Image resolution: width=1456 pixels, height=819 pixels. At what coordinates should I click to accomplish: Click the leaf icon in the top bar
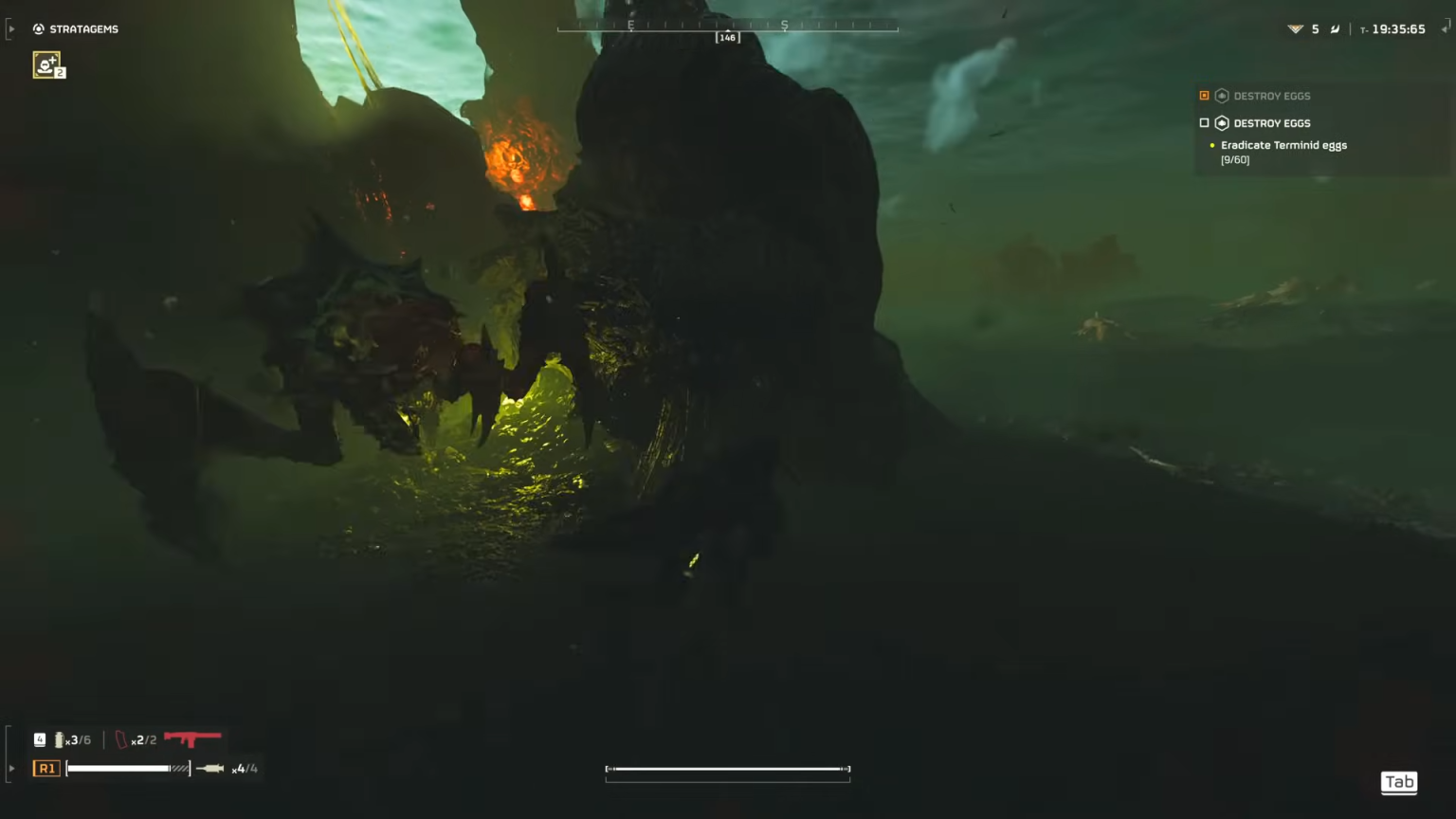(1336, 28)
